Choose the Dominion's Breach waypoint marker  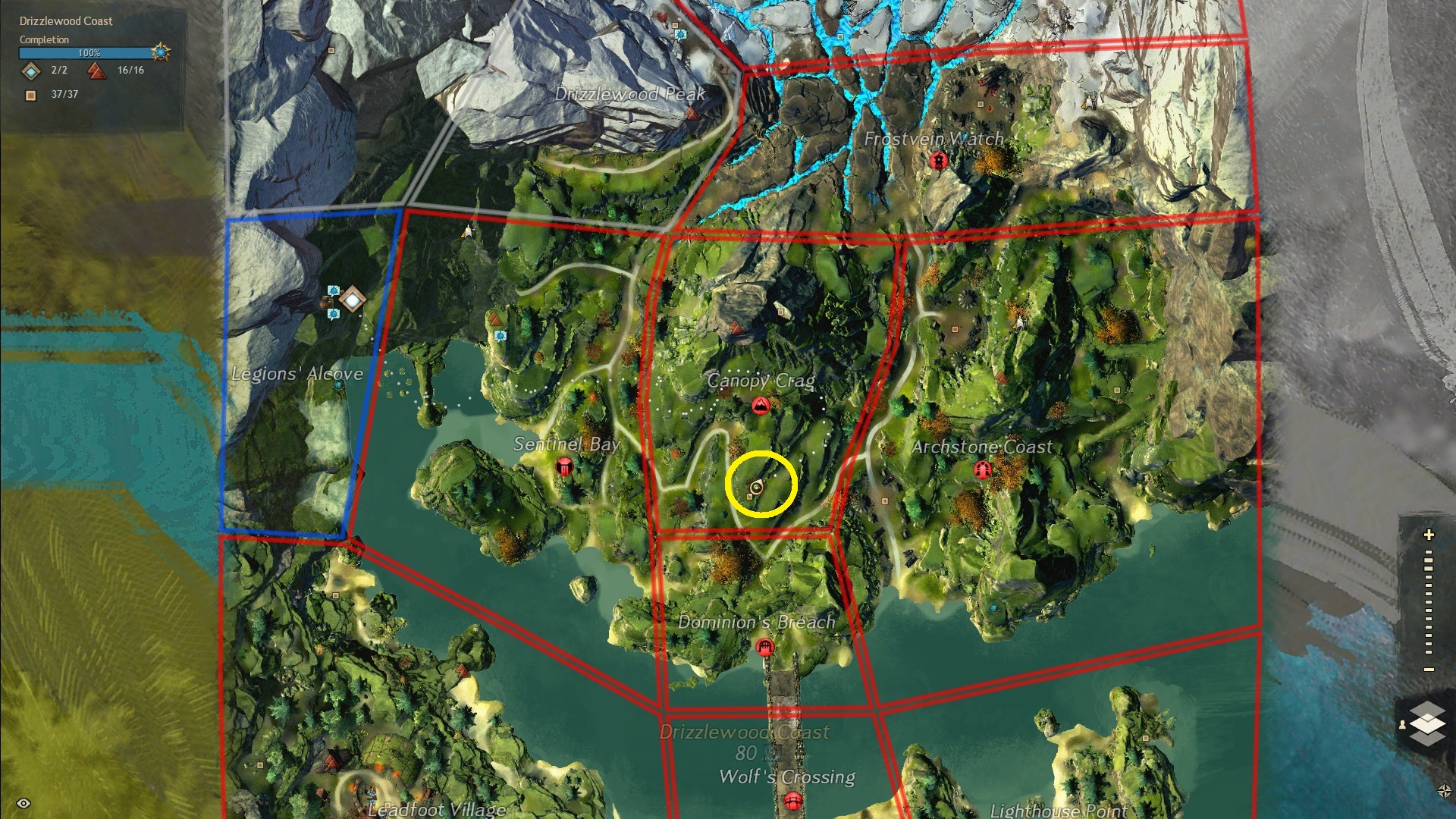pyautogui.click(x=764, y=647)
